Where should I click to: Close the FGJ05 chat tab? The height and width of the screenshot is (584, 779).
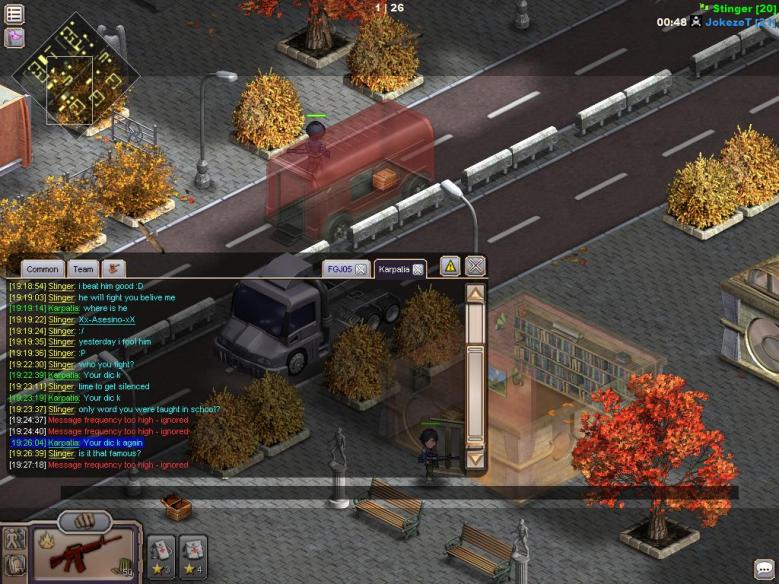pos(360,269)
